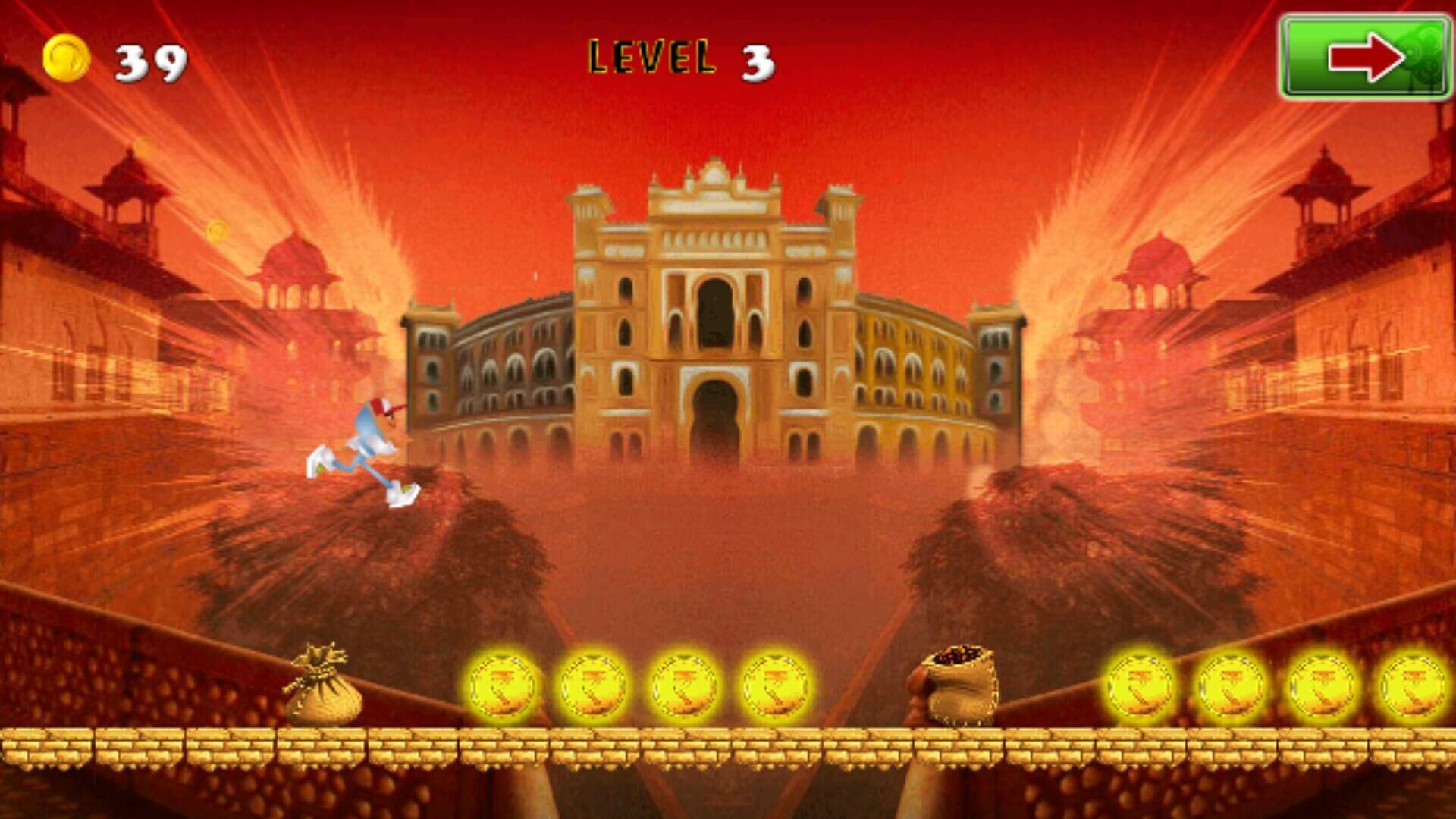Click the red arrow inside the green button
The height and width of the screenshot is (819, 1456).
[1365, 55]
